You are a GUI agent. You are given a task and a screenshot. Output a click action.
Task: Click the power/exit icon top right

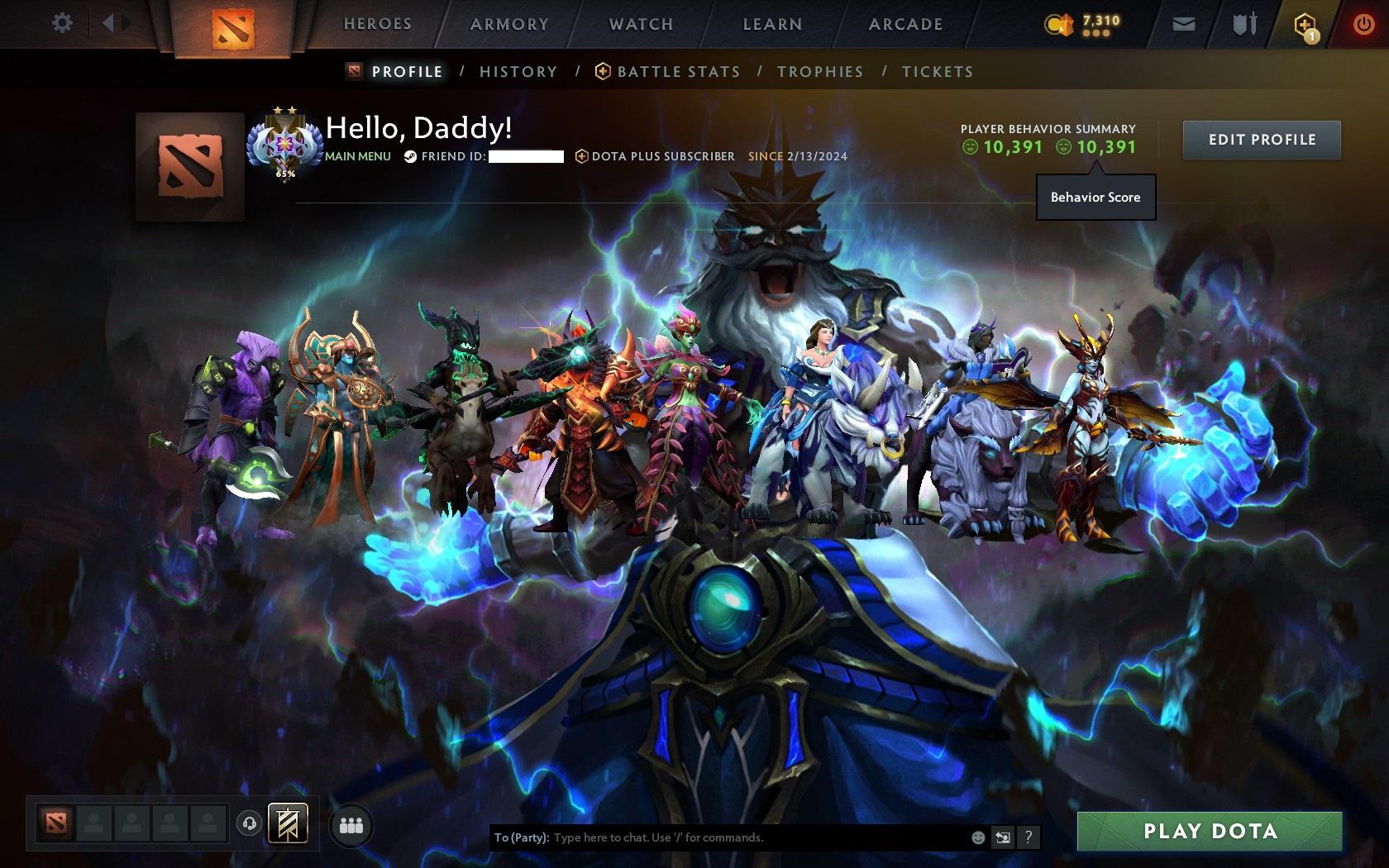1363,23
